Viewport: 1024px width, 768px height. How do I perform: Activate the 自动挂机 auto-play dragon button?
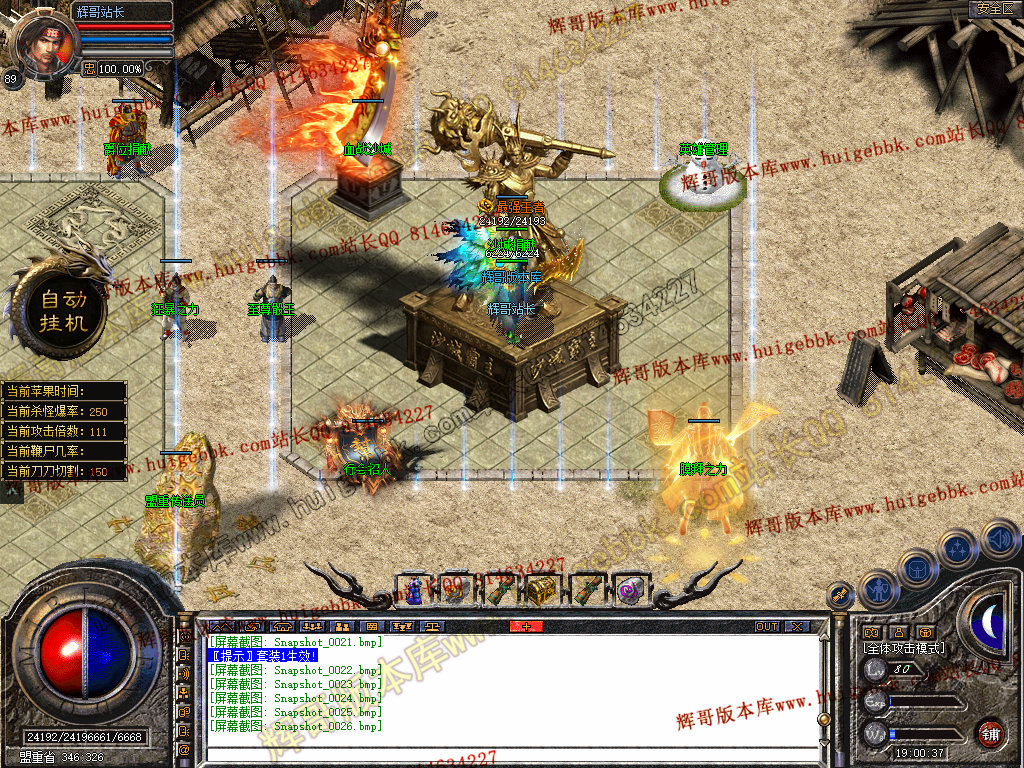point(64,311)
